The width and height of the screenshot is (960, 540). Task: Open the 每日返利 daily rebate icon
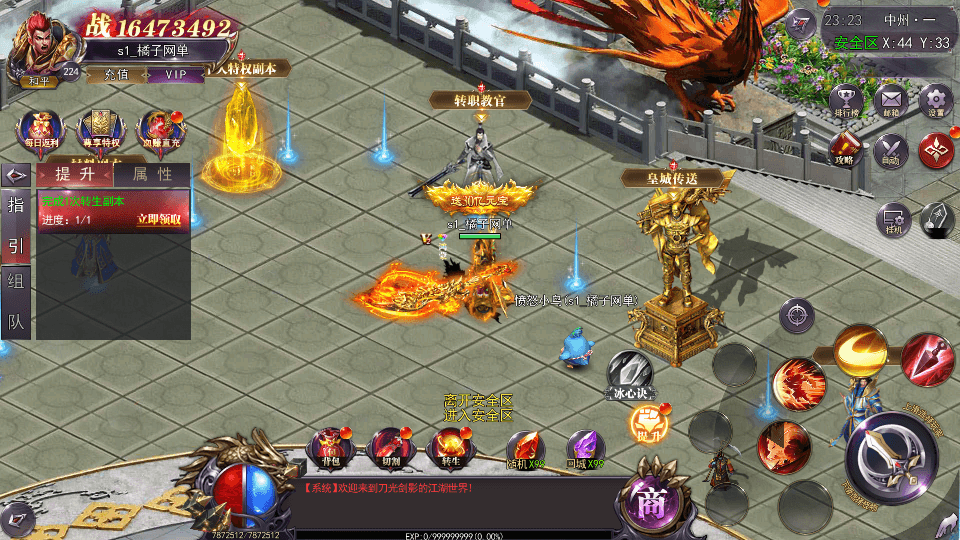[x=41, y=130]
